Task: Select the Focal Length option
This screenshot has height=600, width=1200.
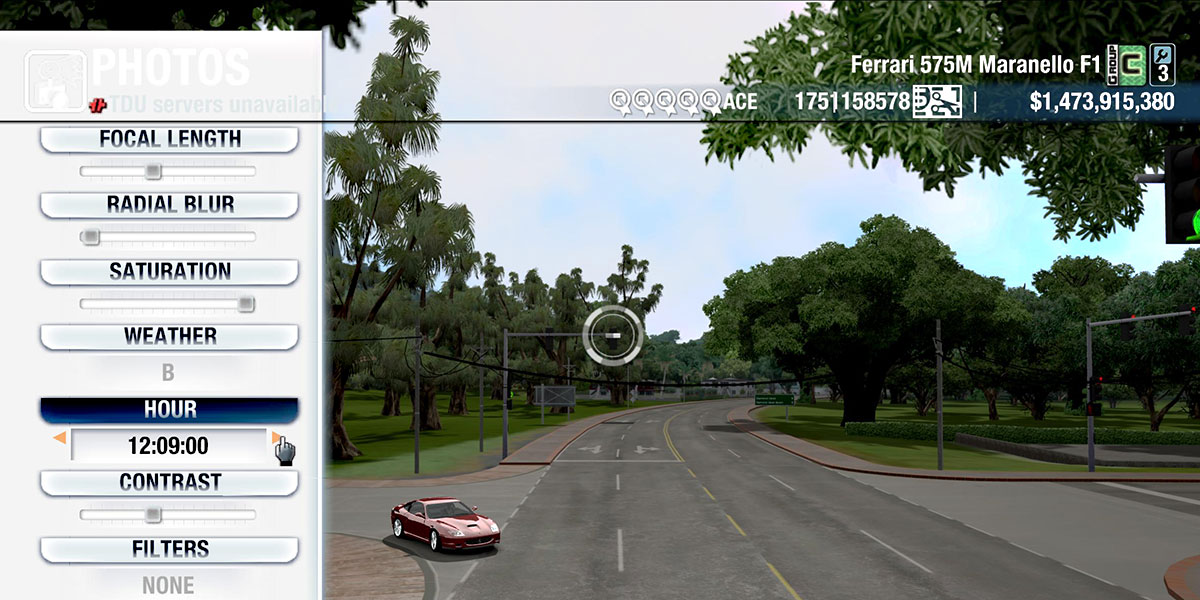Action: click(169, 139)
